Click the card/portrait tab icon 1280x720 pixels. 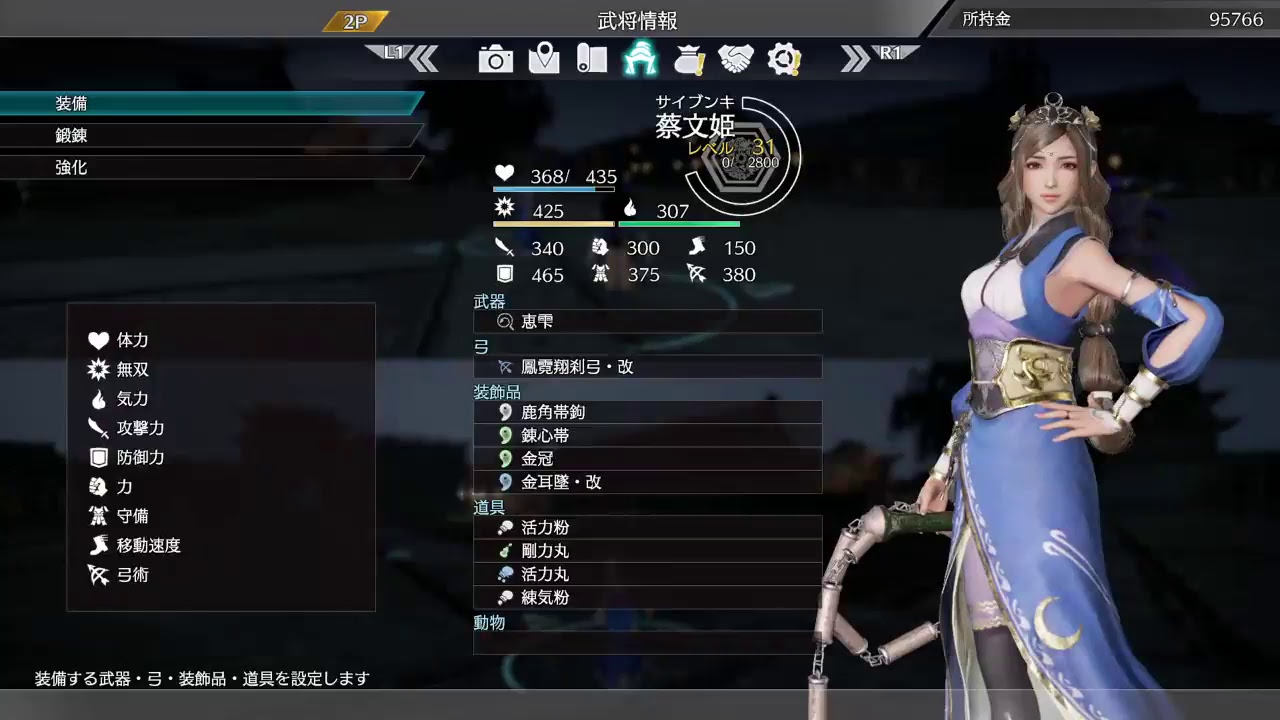[591, 59]
